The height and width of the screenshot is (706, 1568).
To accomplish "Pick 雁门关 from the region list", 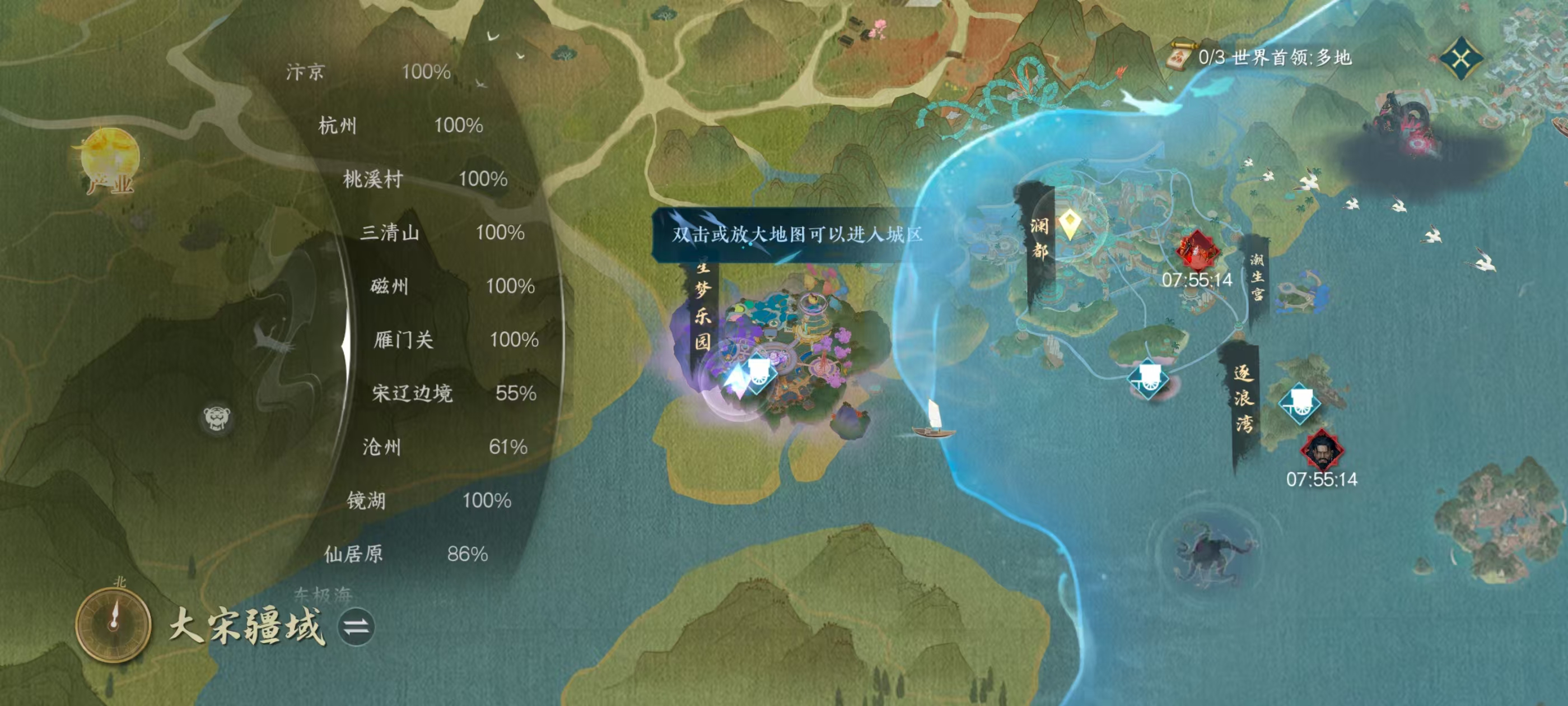I will pyautogui.click(x=455, y=340).
